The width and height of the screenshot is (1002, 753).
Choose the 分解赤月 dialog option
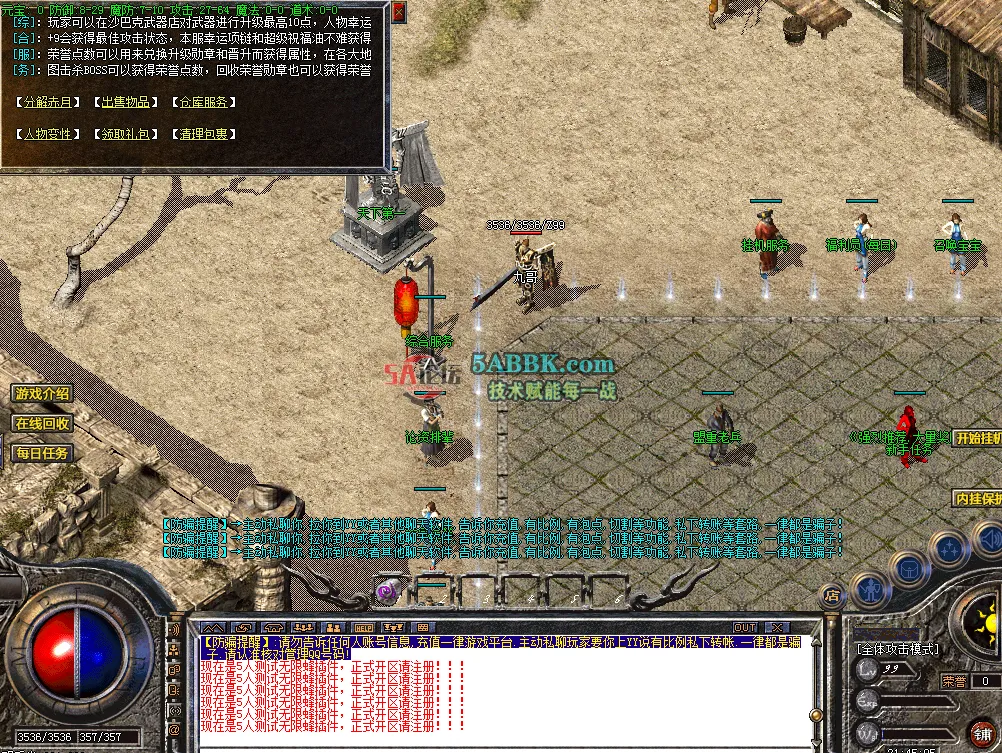(48, 102)
